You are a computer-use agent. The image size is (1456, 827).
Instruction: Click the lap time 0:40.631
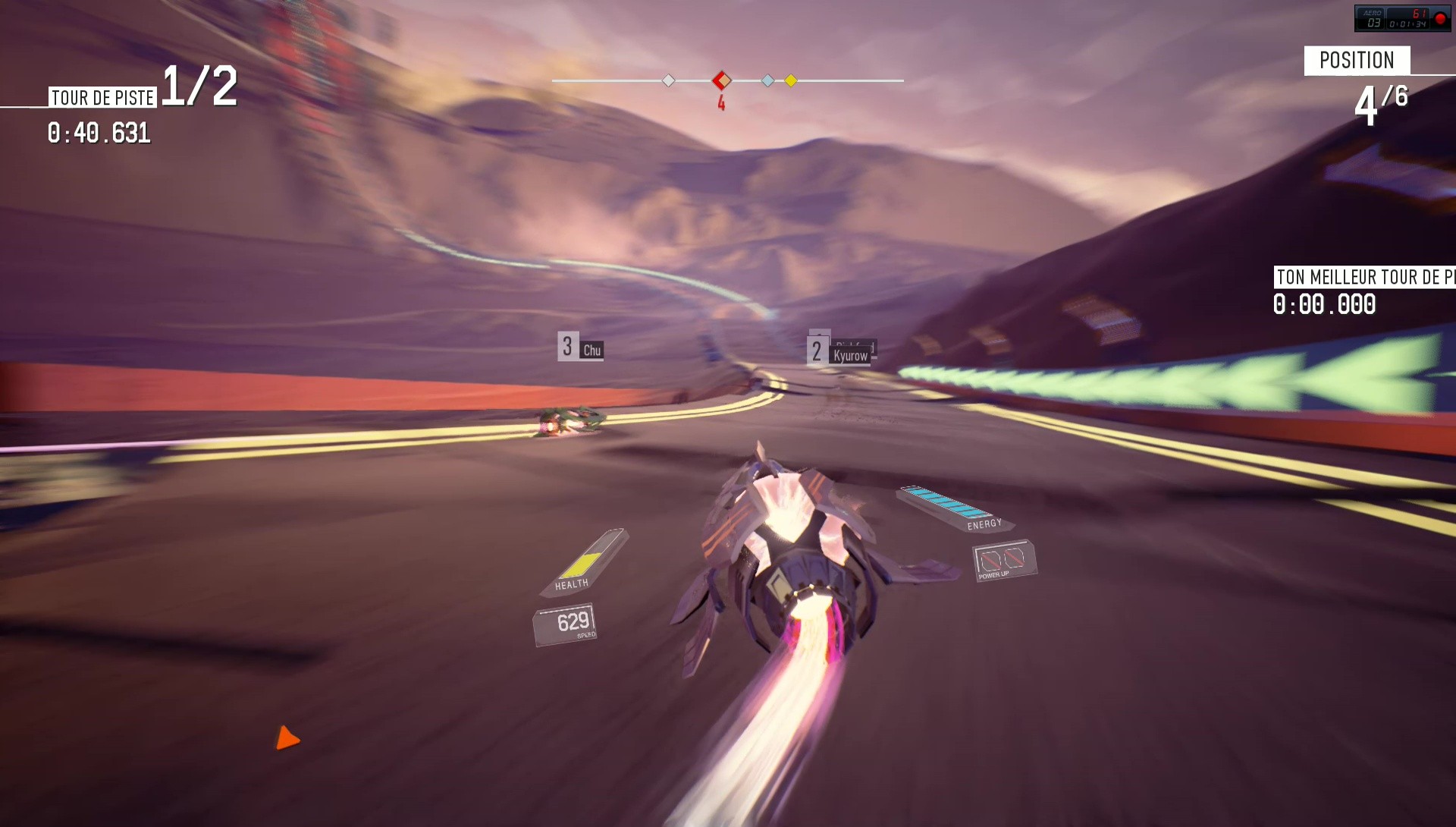(x=99, y=134)
